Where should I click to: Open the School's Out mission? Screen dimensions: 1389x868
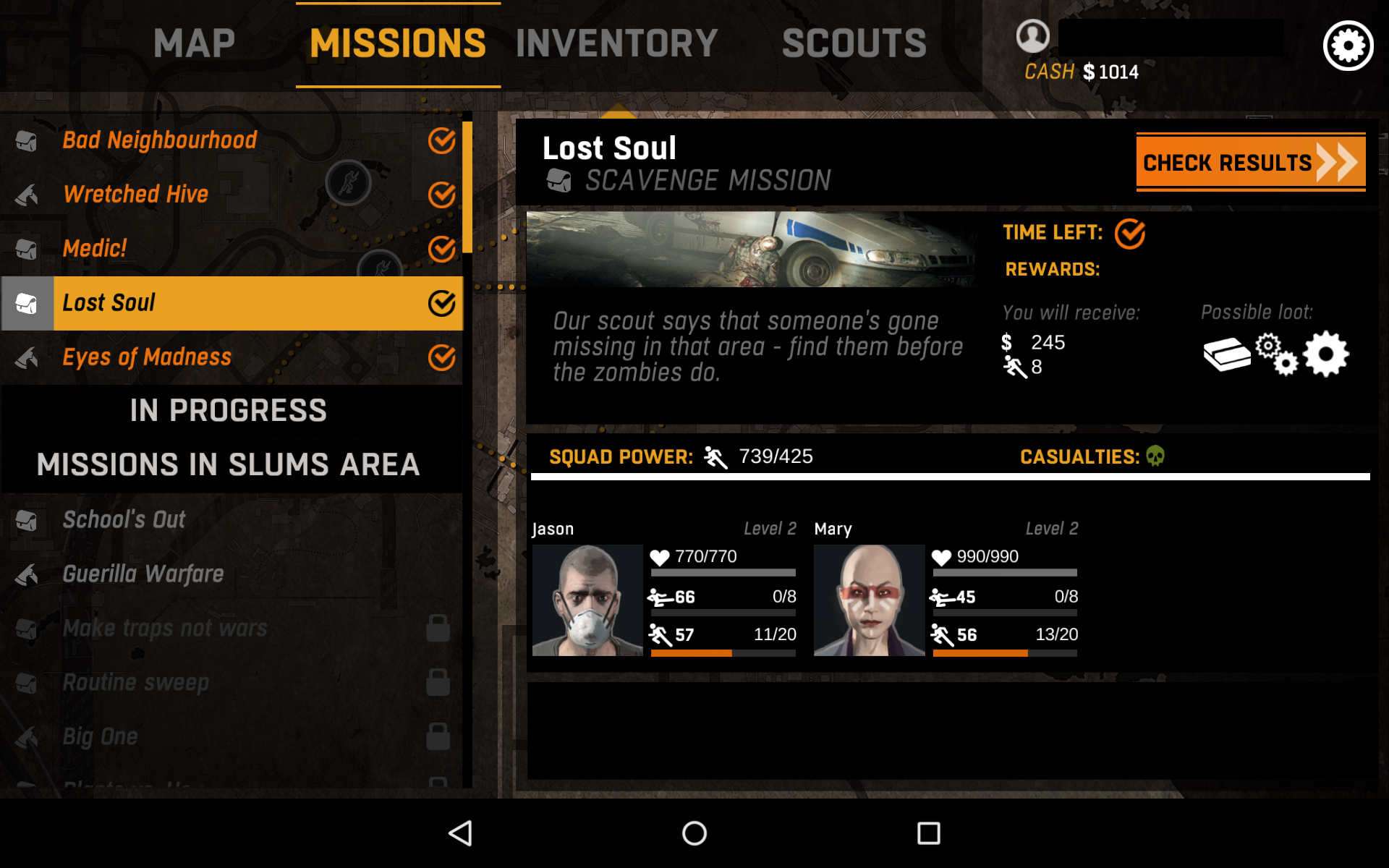pos(124,519)
